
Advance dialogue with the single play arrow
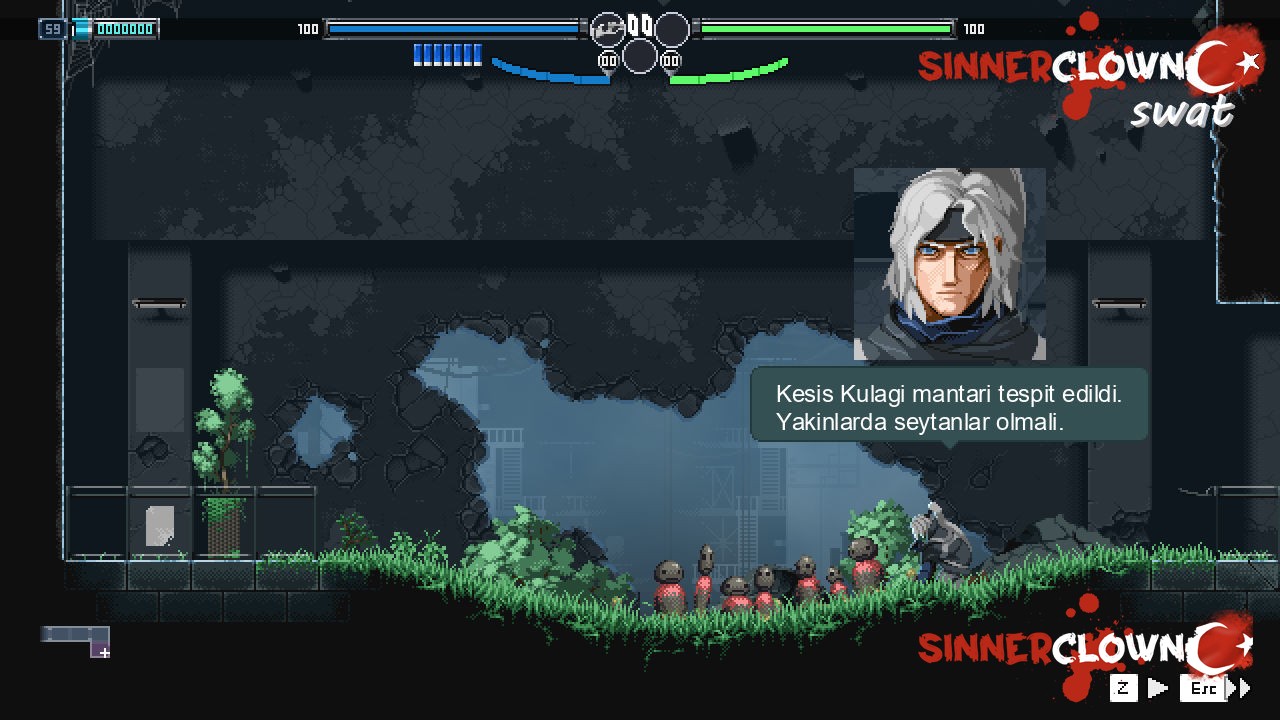[1157, 688]
